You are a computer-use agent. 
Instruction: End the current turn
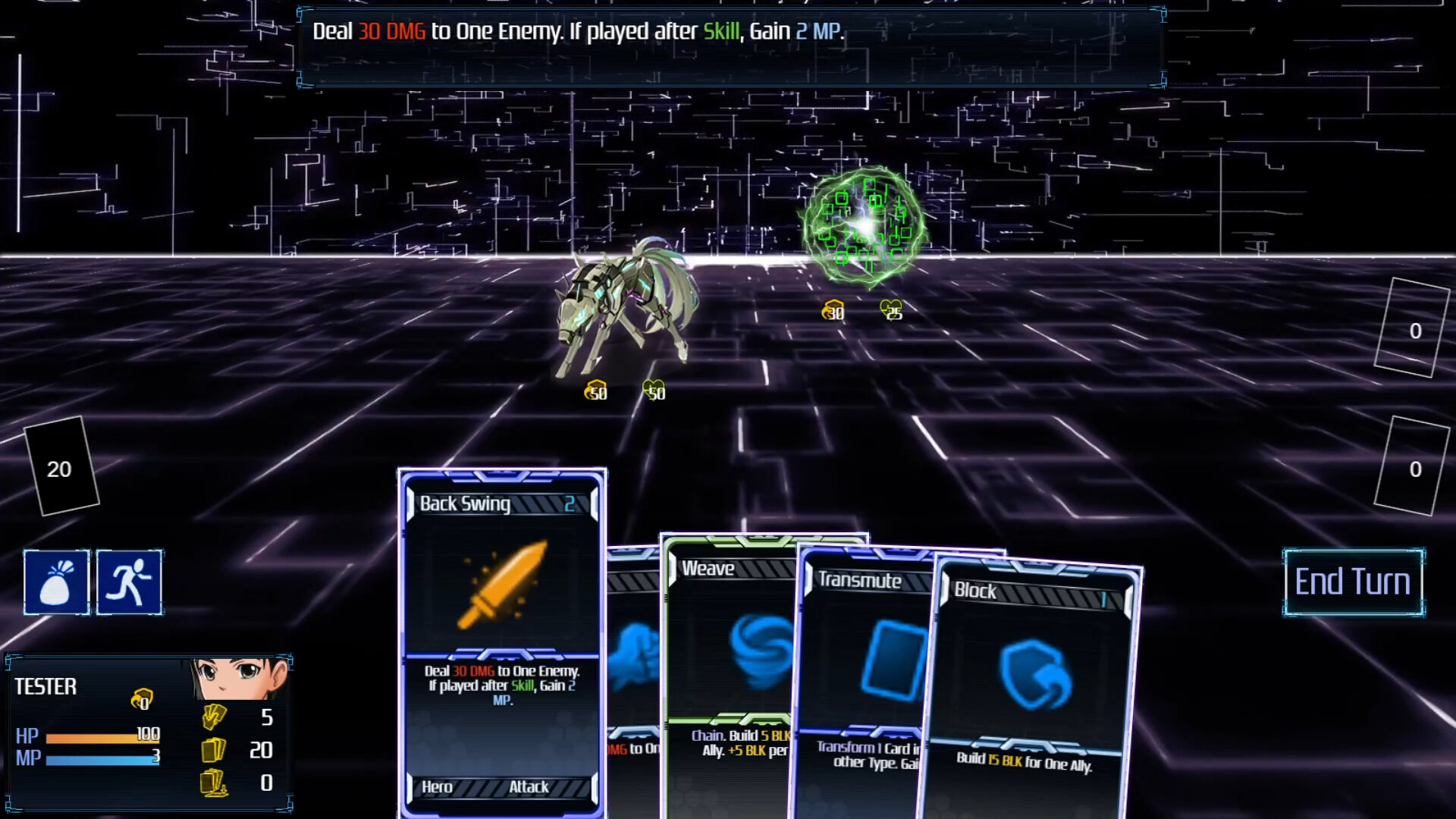(x=1353, y=582)
